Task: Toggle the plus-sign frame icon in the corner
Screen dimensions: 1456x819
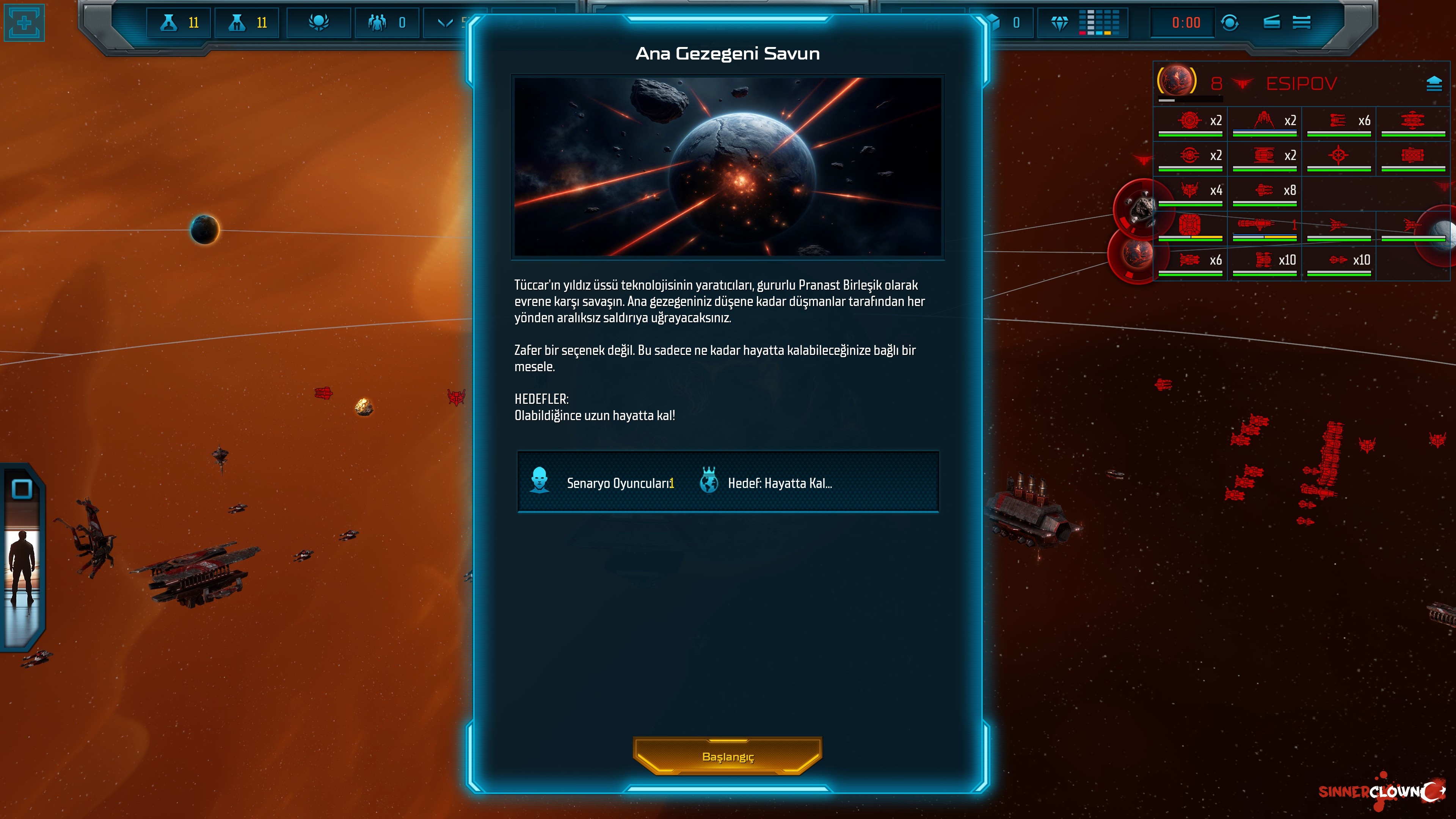Action: 24,23
